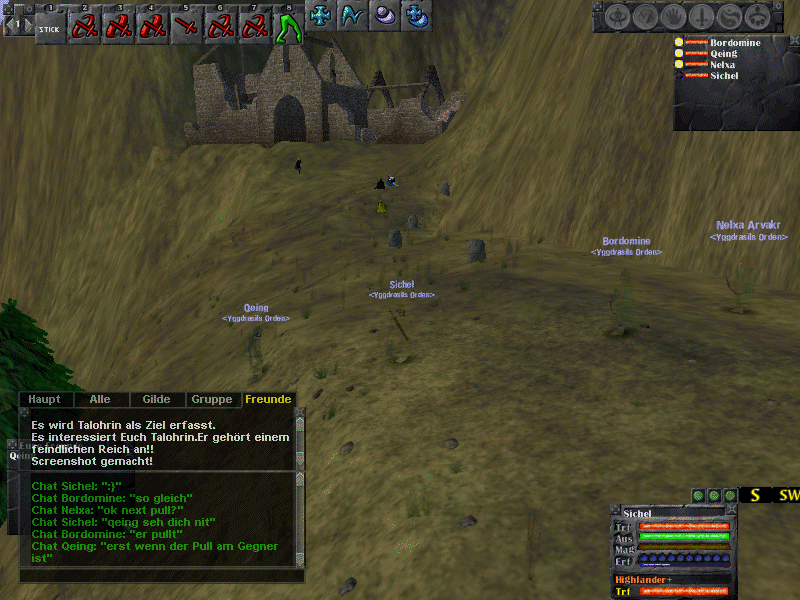
Task: Open the sword symbol stone menu button
Action: point(703,17)
